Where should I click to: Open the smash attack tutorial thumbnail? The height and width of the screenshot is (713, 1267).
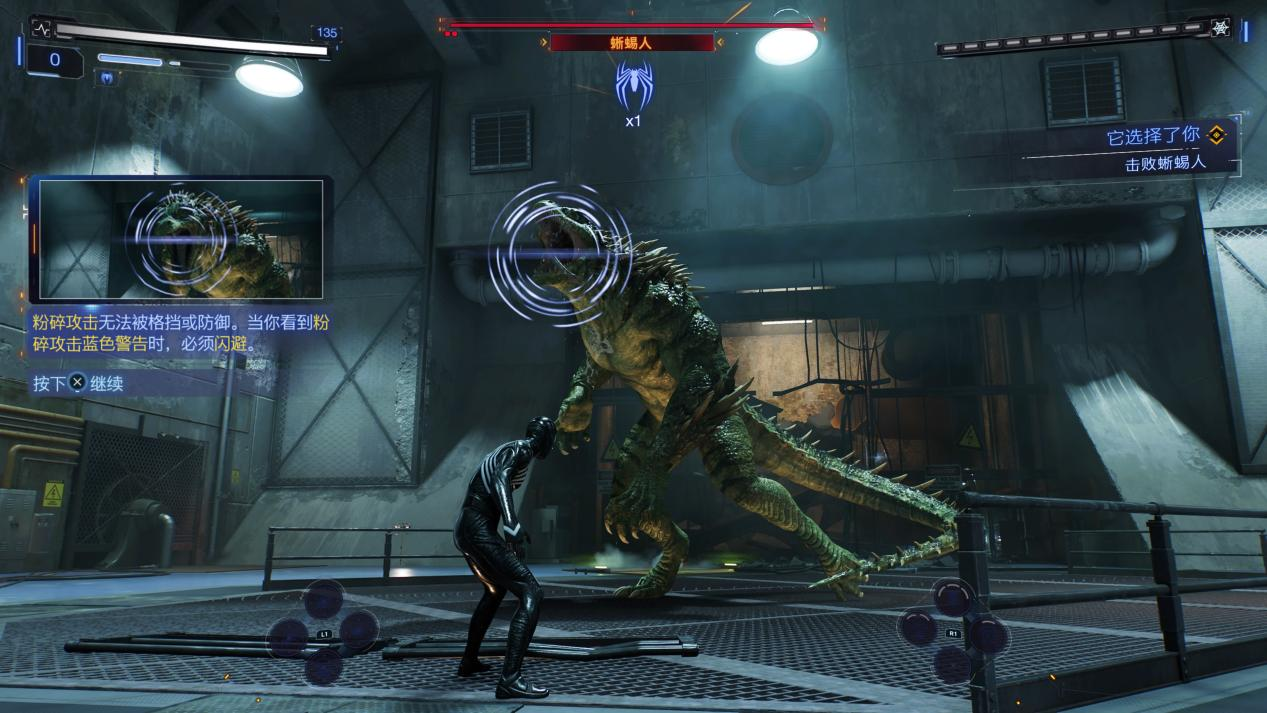[181, 240]
